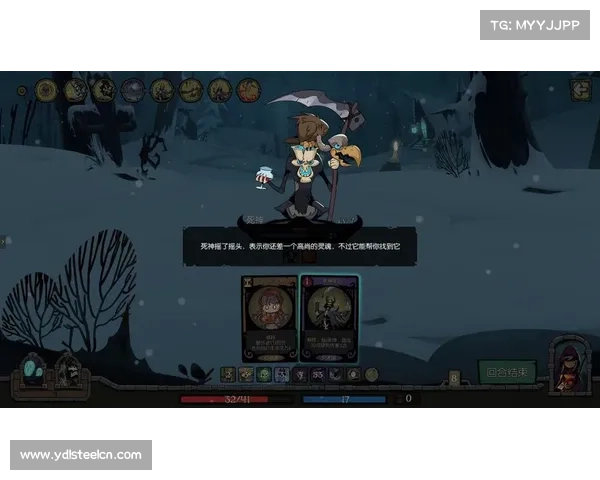Choose the dark reaper card with purple banner
The width and height of the screenshot is (600, 480).
point(329,317)
